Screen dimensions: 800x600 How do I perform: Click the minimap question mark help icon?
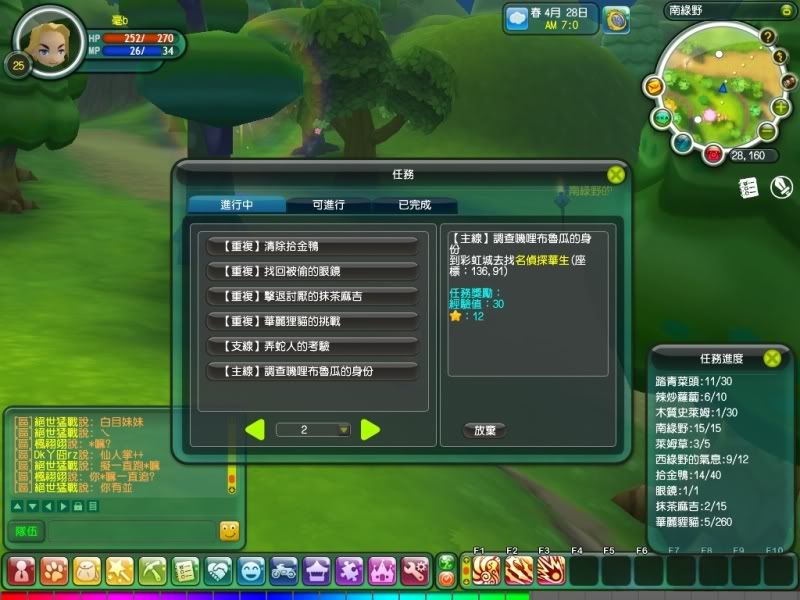tap(768, 37)
